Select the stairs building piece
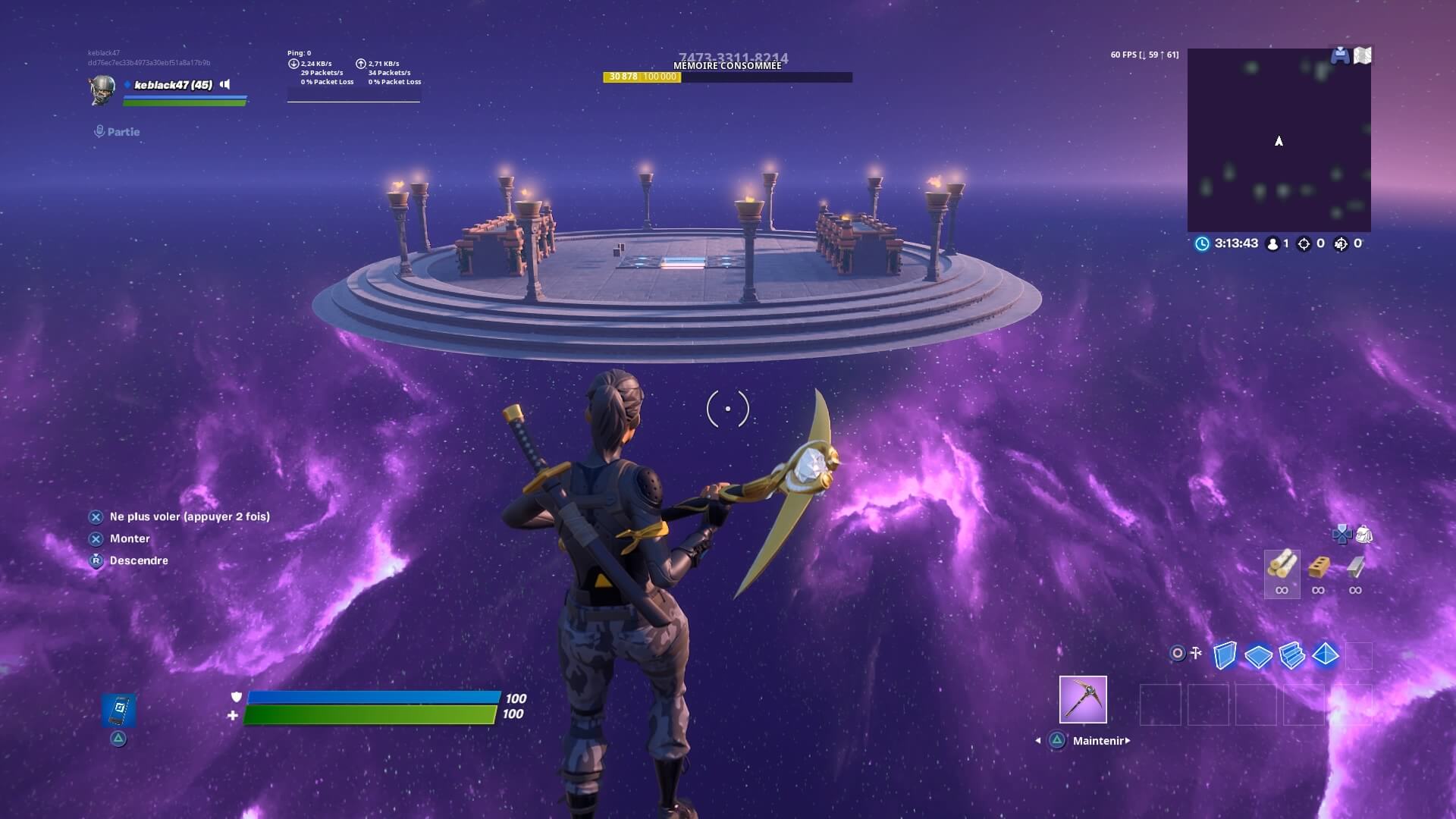 pyautogui.click(x=1291, y=655)
